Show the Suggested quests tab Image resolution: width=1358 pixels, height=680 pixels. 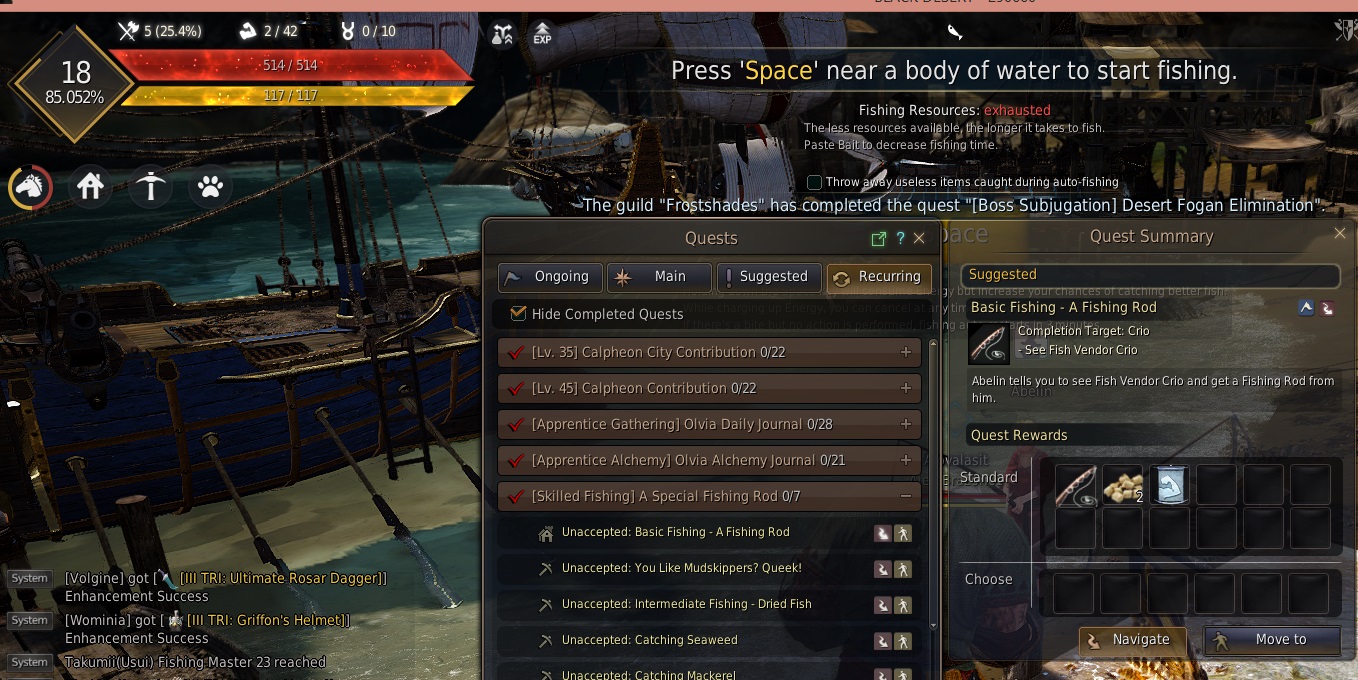[769, 277]
